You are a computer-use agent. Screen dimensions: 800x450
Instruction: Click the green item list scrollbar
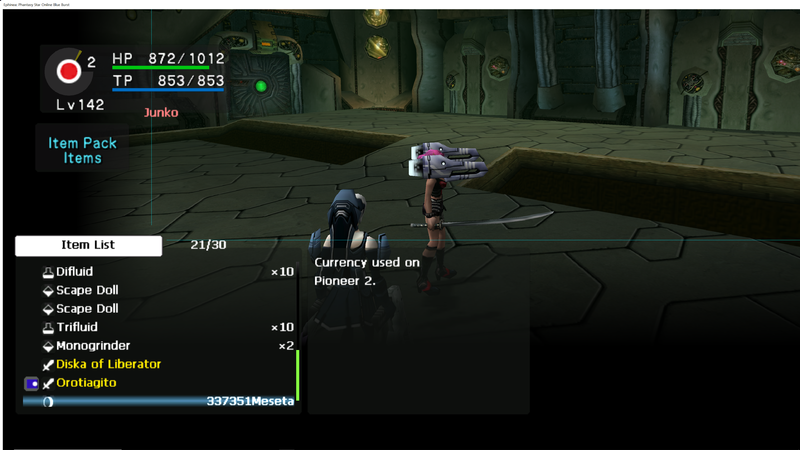tap(298, 374)
